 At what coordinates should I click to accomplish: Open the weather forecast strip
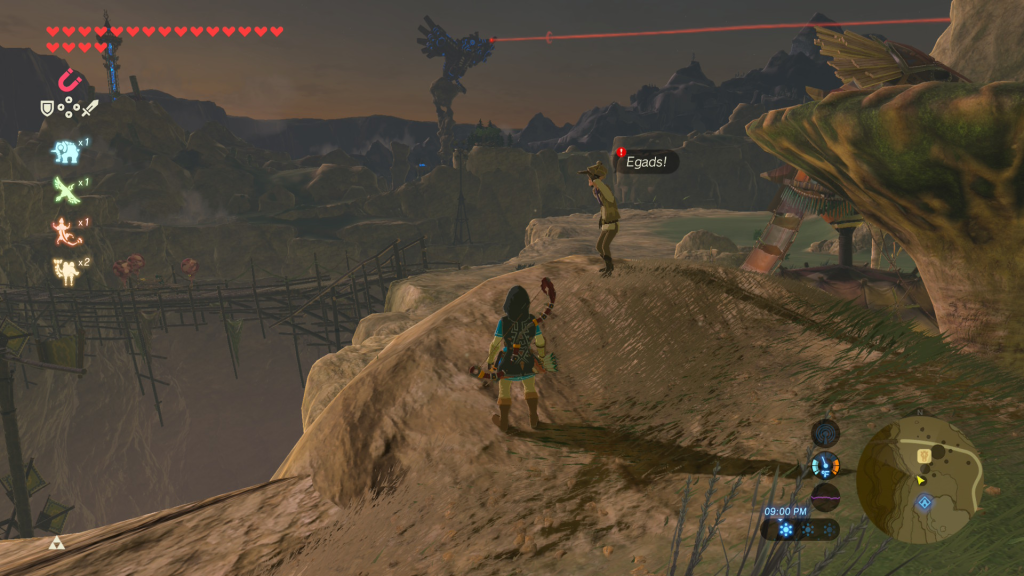pyautogui.click(x=800, y=529)
